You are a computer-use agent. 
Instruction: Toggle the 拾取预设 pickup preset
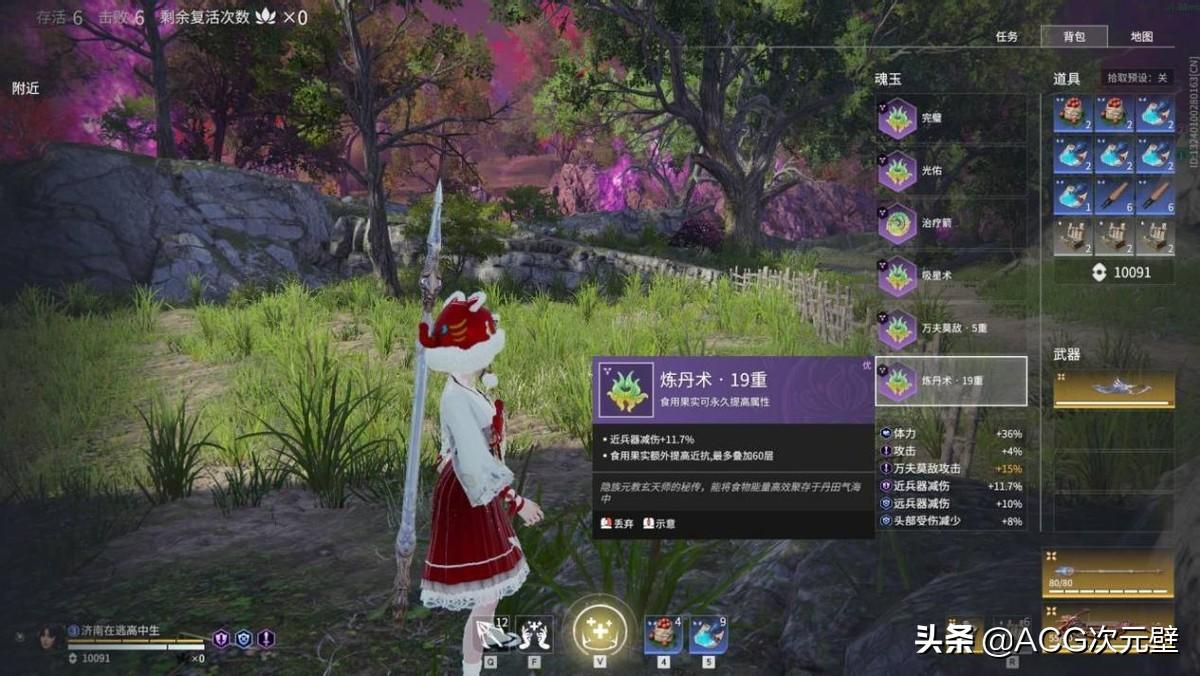[1138, 78]
